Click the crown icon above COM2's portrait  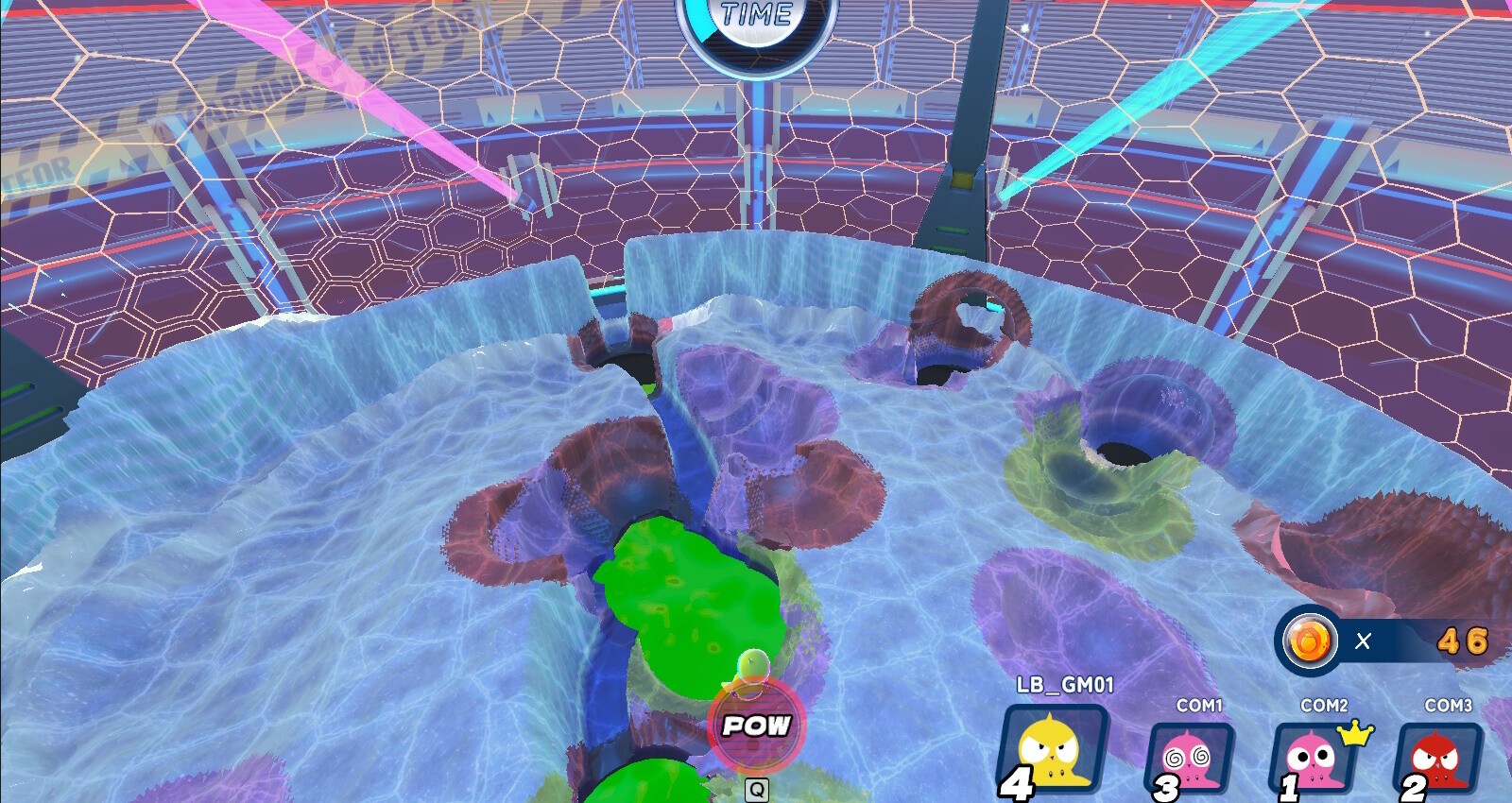pos(1351,729)
